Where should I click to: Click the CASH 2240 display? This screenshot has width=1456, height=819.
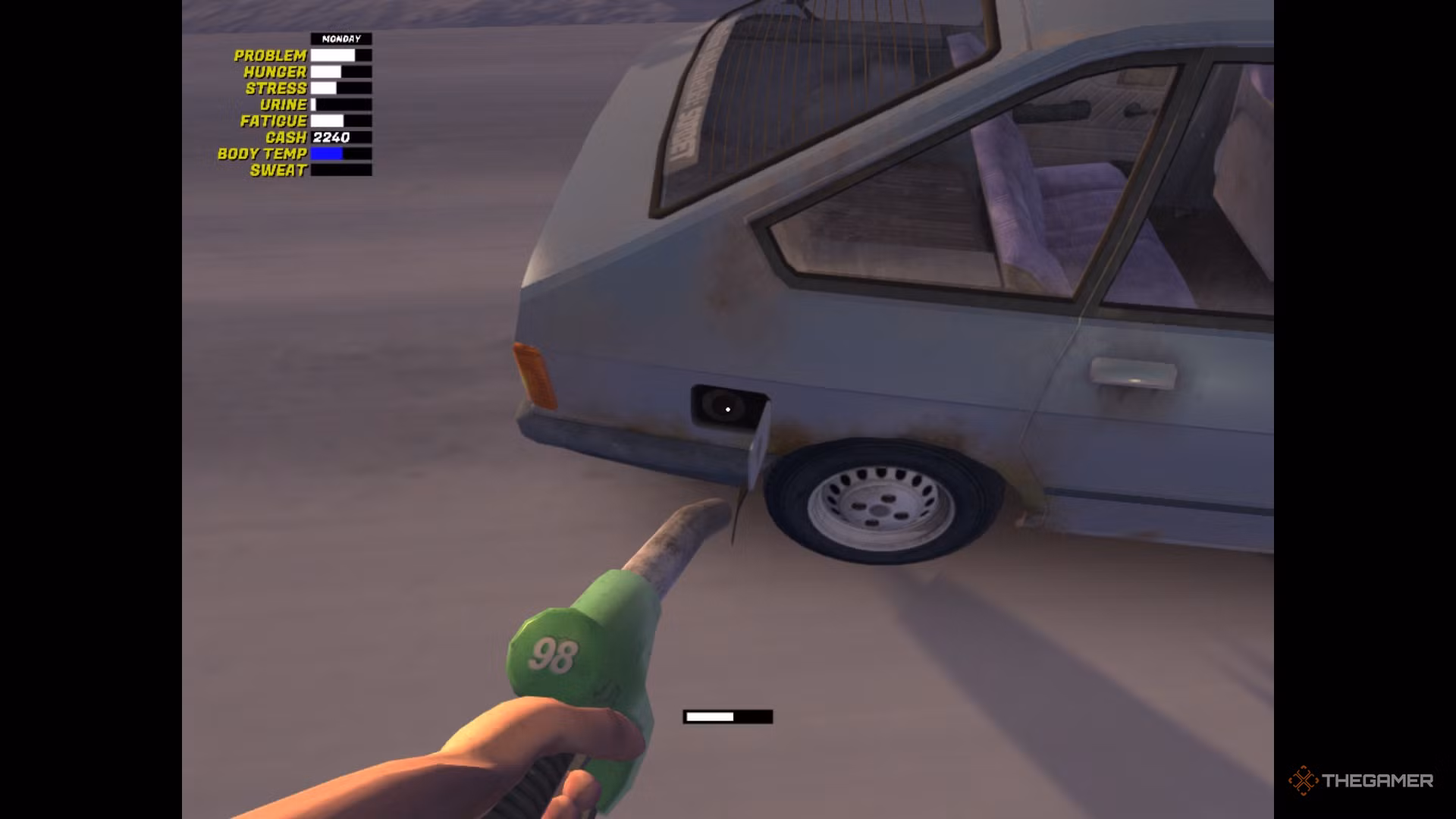click(331, 136)
